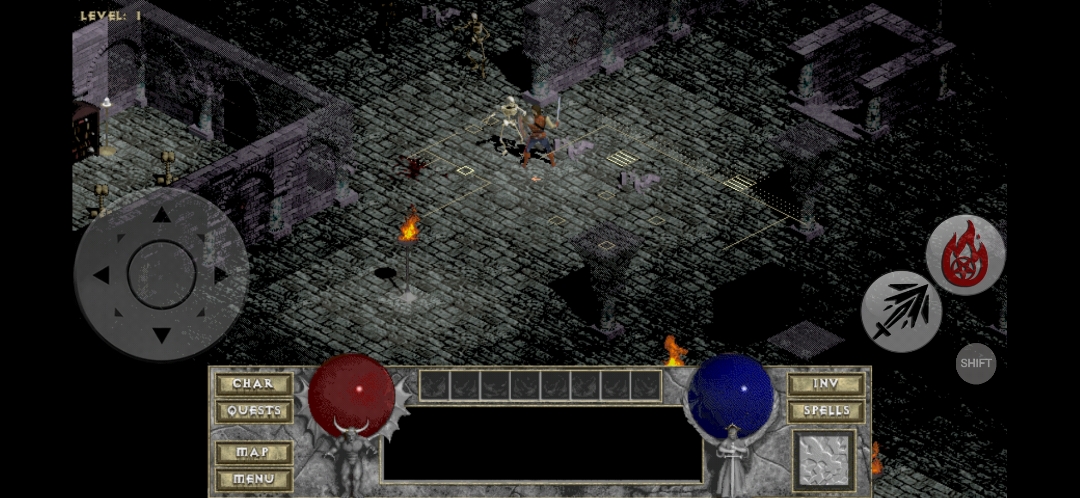
Task: Tap the up arrow on the directional pad
Action: coord(161,215)
